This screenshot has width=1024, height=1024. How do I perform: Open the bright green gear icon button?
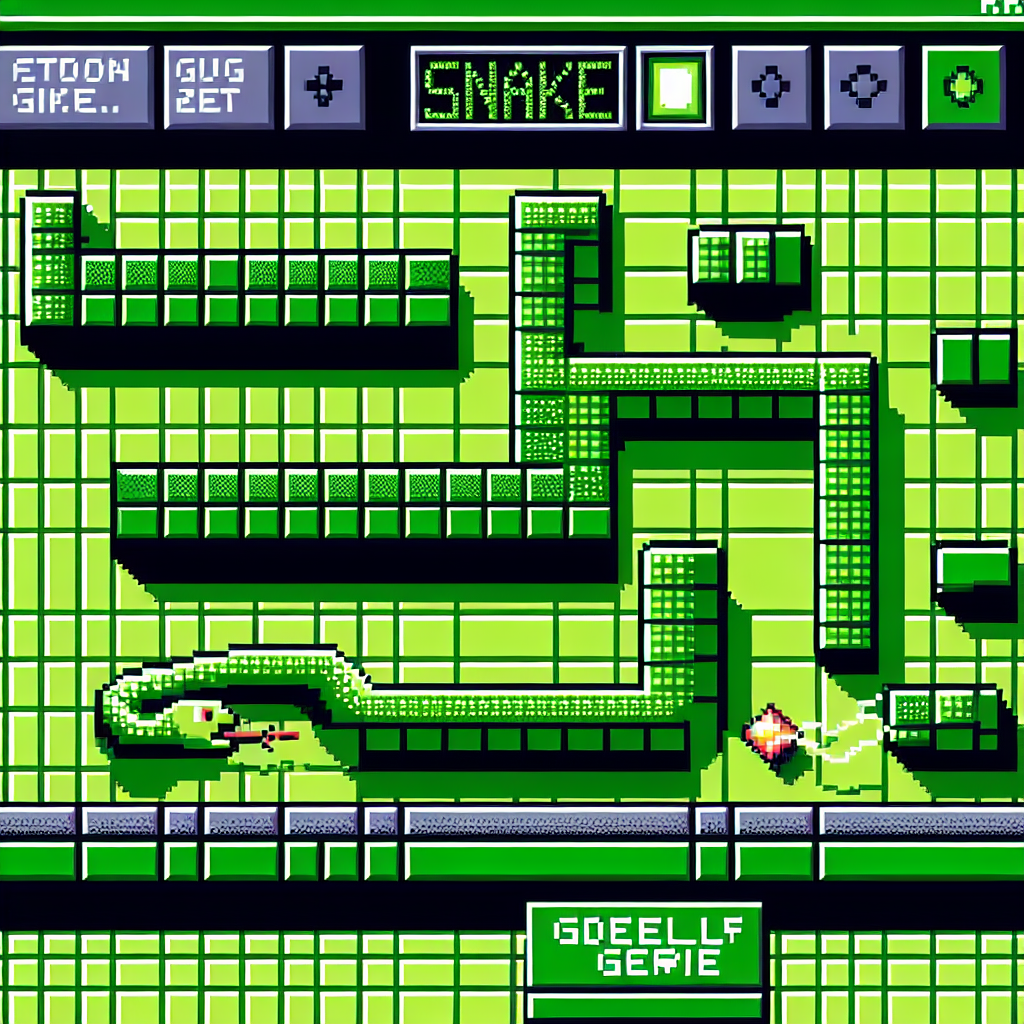(962, 87)
